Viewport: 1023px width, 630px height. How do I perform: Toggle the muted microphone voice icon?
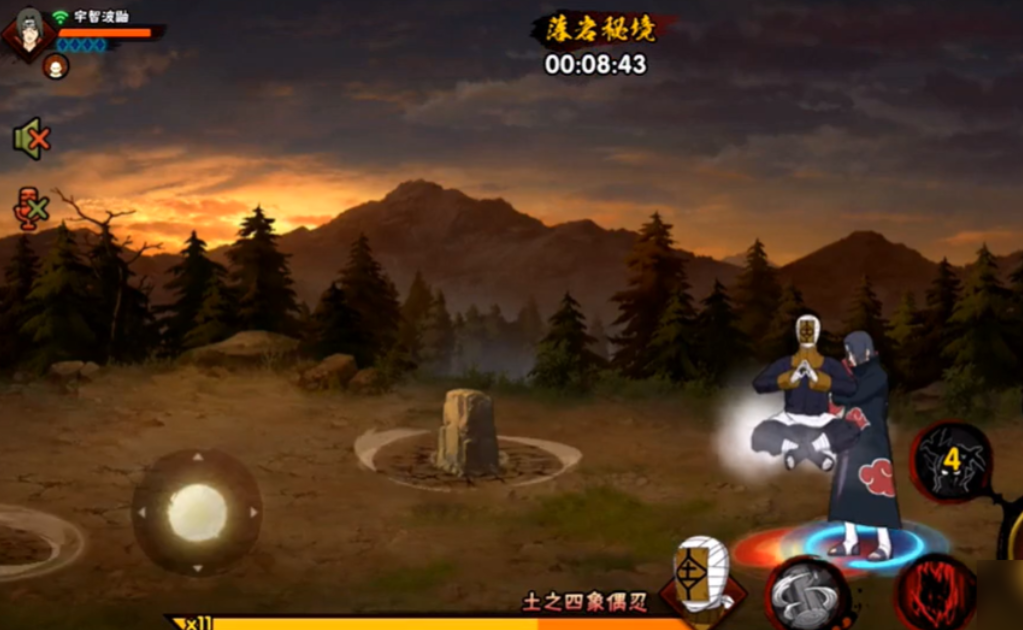[x=30, y=208]
